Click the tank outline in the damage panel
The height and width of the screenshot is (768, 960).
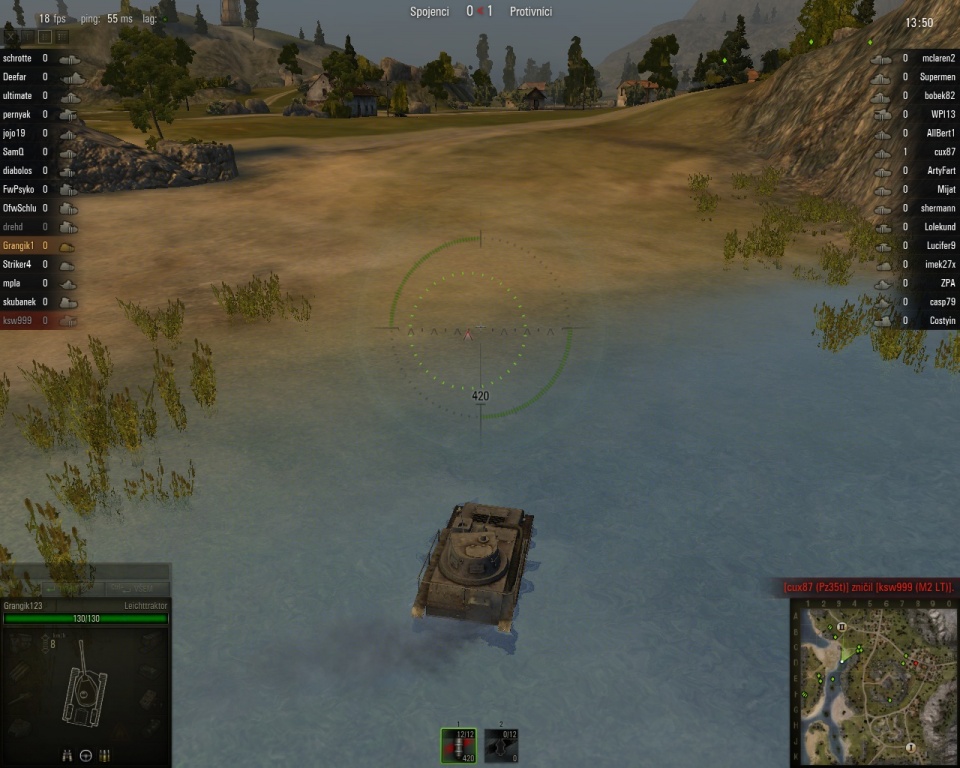[x=84, y=688]
